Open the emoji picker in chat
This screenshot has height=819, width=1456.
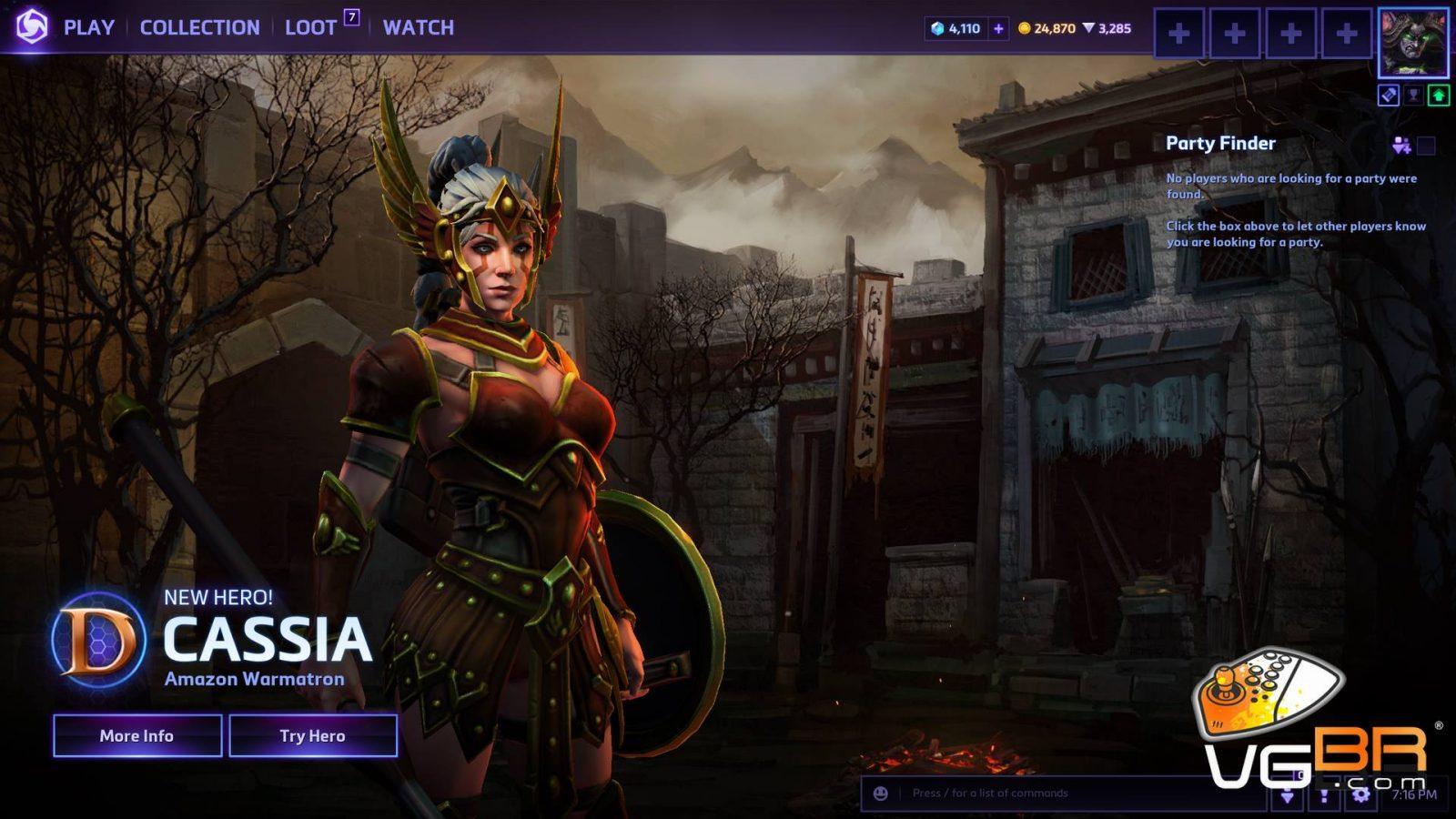click(x=881, y=793)
